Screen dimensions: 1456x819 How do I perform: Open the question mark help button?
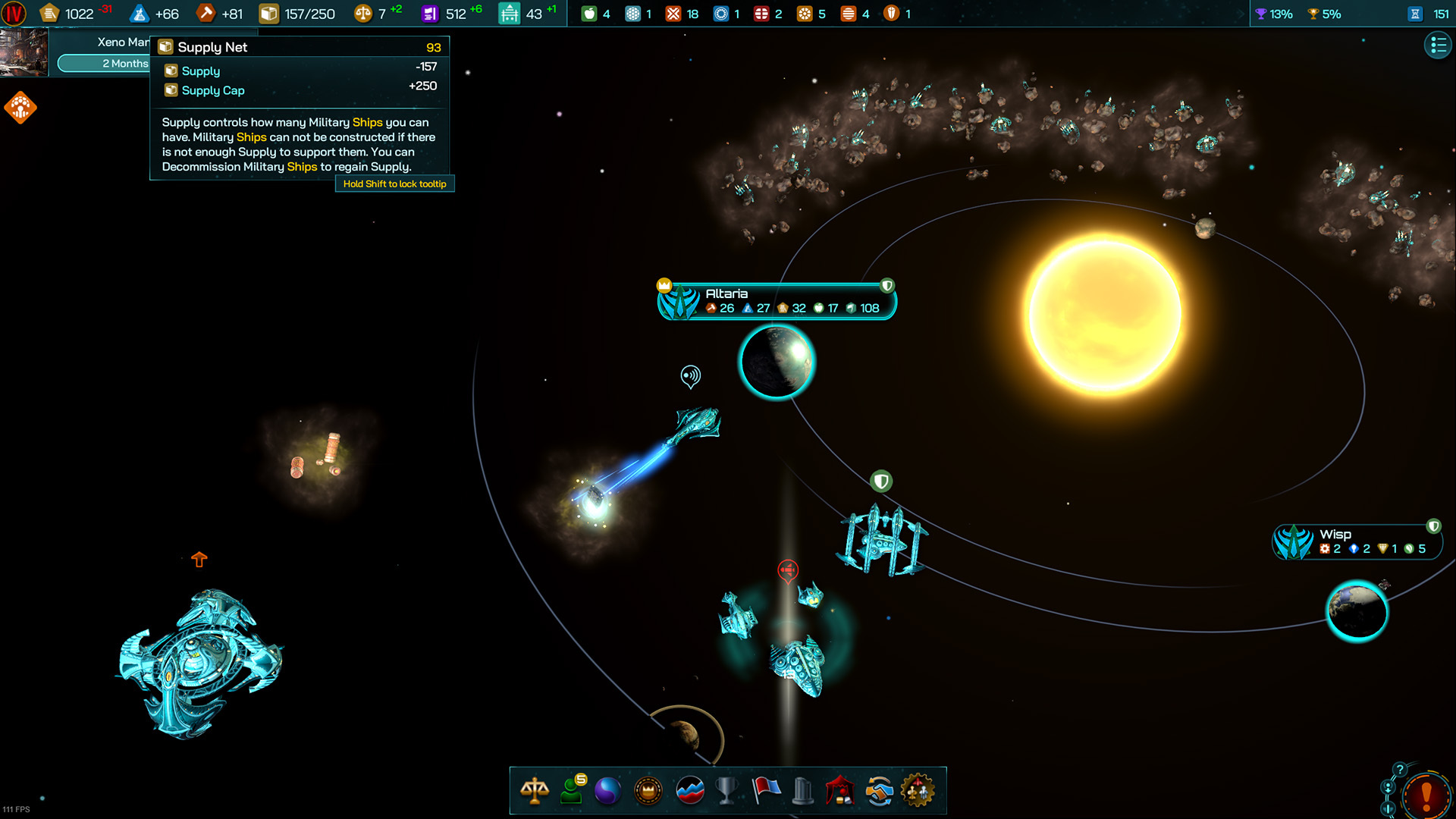click(1400, 770)
